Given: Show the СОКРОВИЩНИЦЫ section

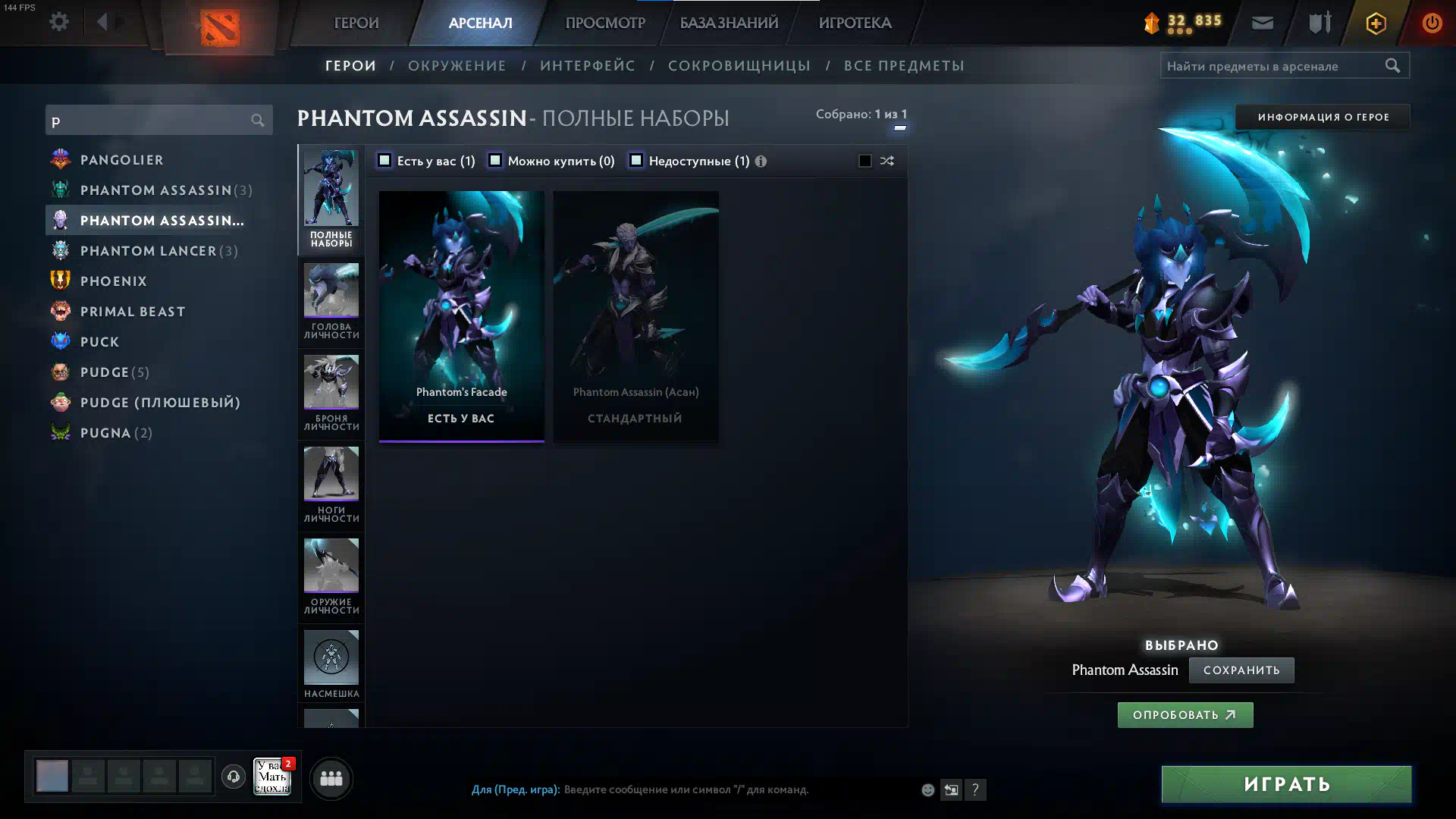Looking at the screenshot, I should tap(739, 66).
